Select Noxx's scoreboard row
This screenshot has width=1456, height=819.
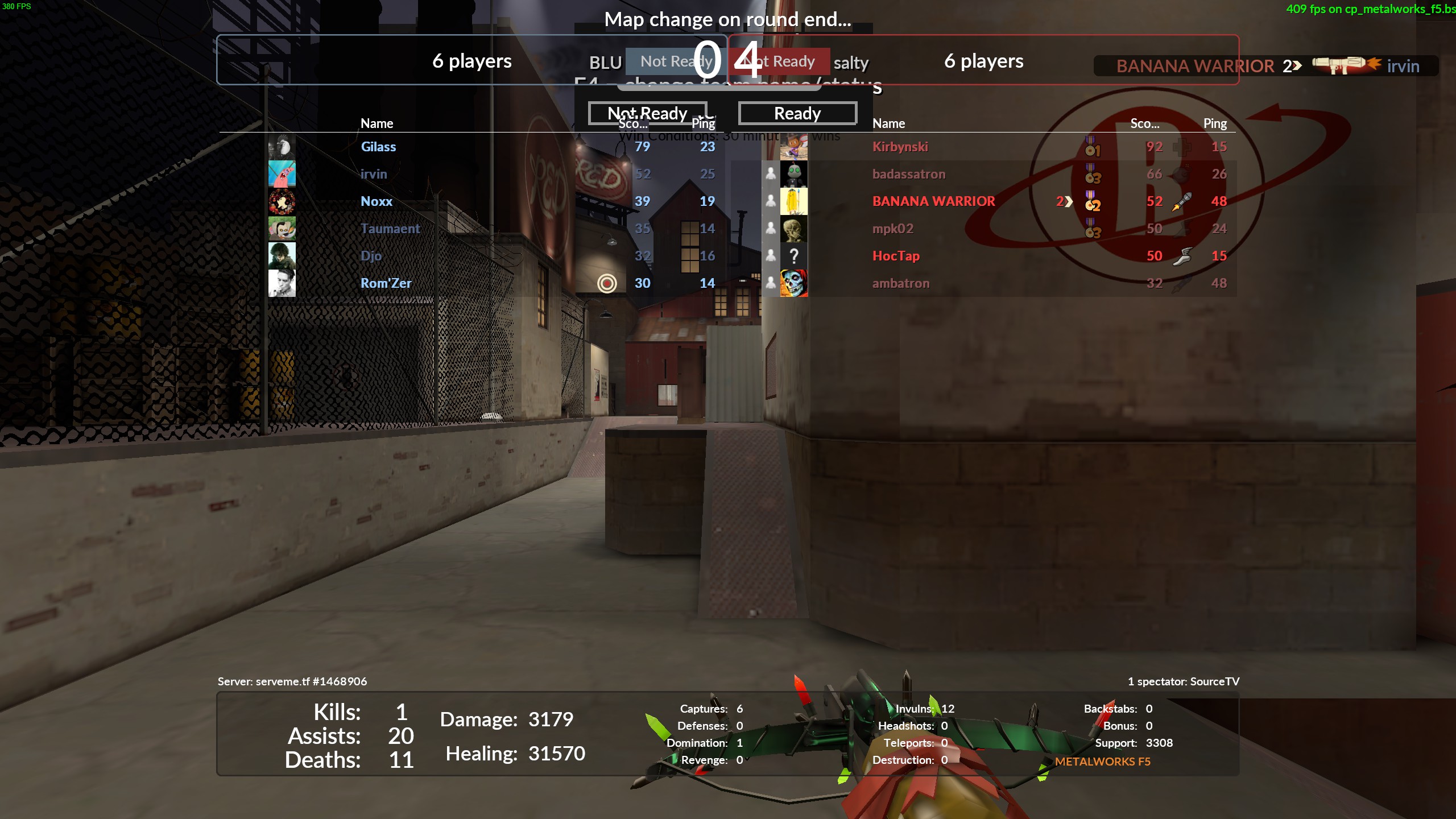click(377, 201)
